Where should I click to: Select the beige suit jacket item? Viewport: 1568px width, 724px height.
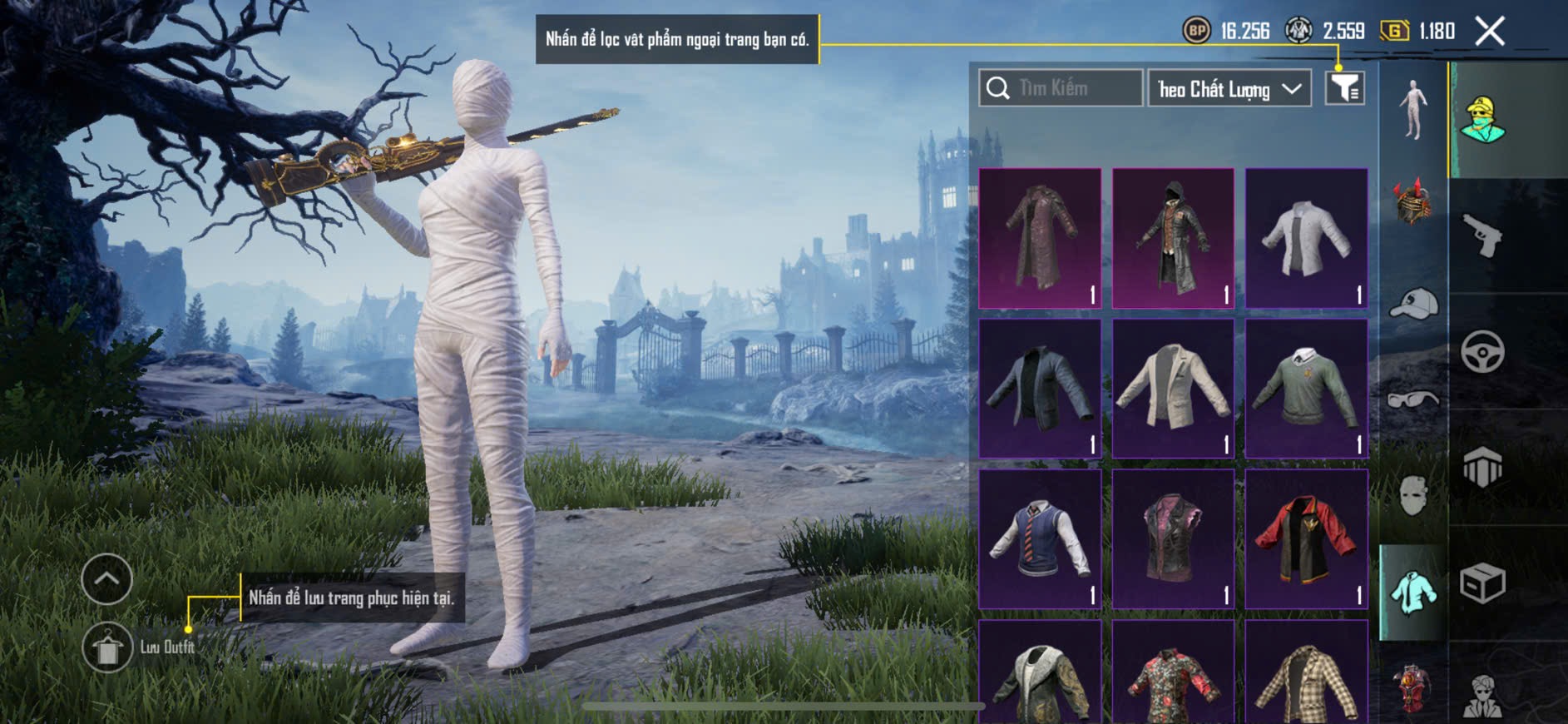tap(1173, 388)
